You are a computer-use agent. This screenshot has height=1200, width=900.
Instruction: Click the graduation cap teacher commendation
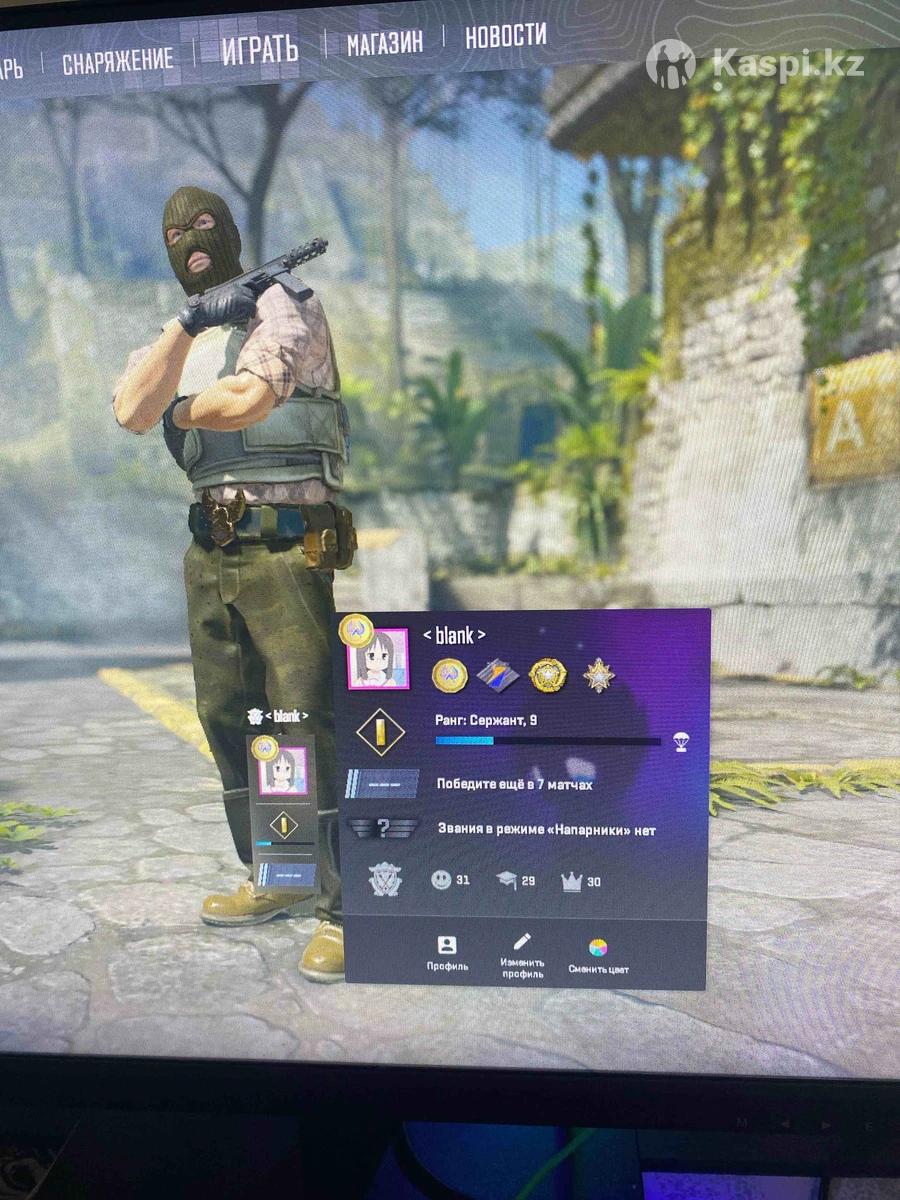click(507, 880)
